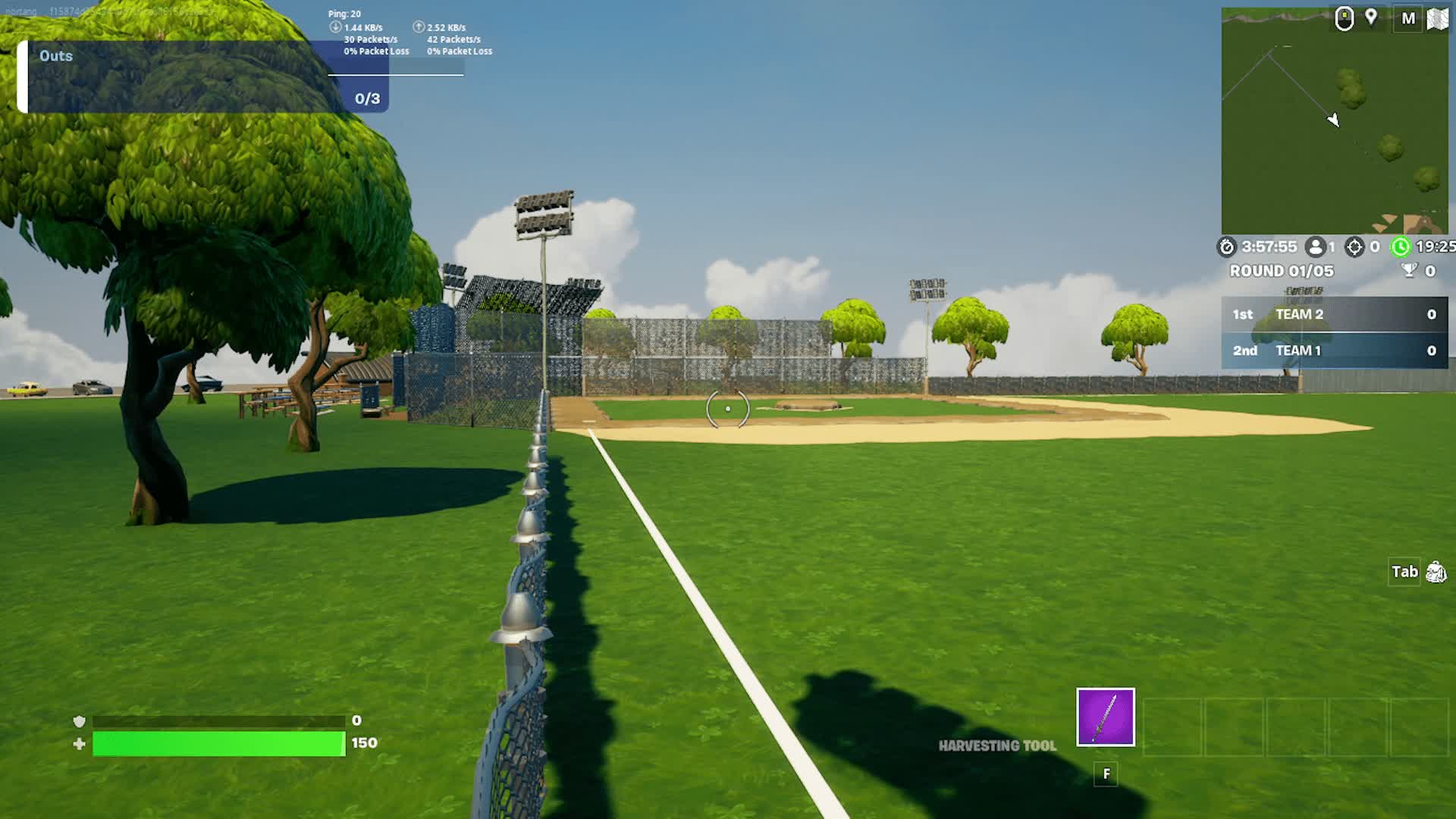The height and width of the screenshot is (819, 1456).
Task: Select the TEAM 1 scoreboard row
Action: tap(1336, 350)
